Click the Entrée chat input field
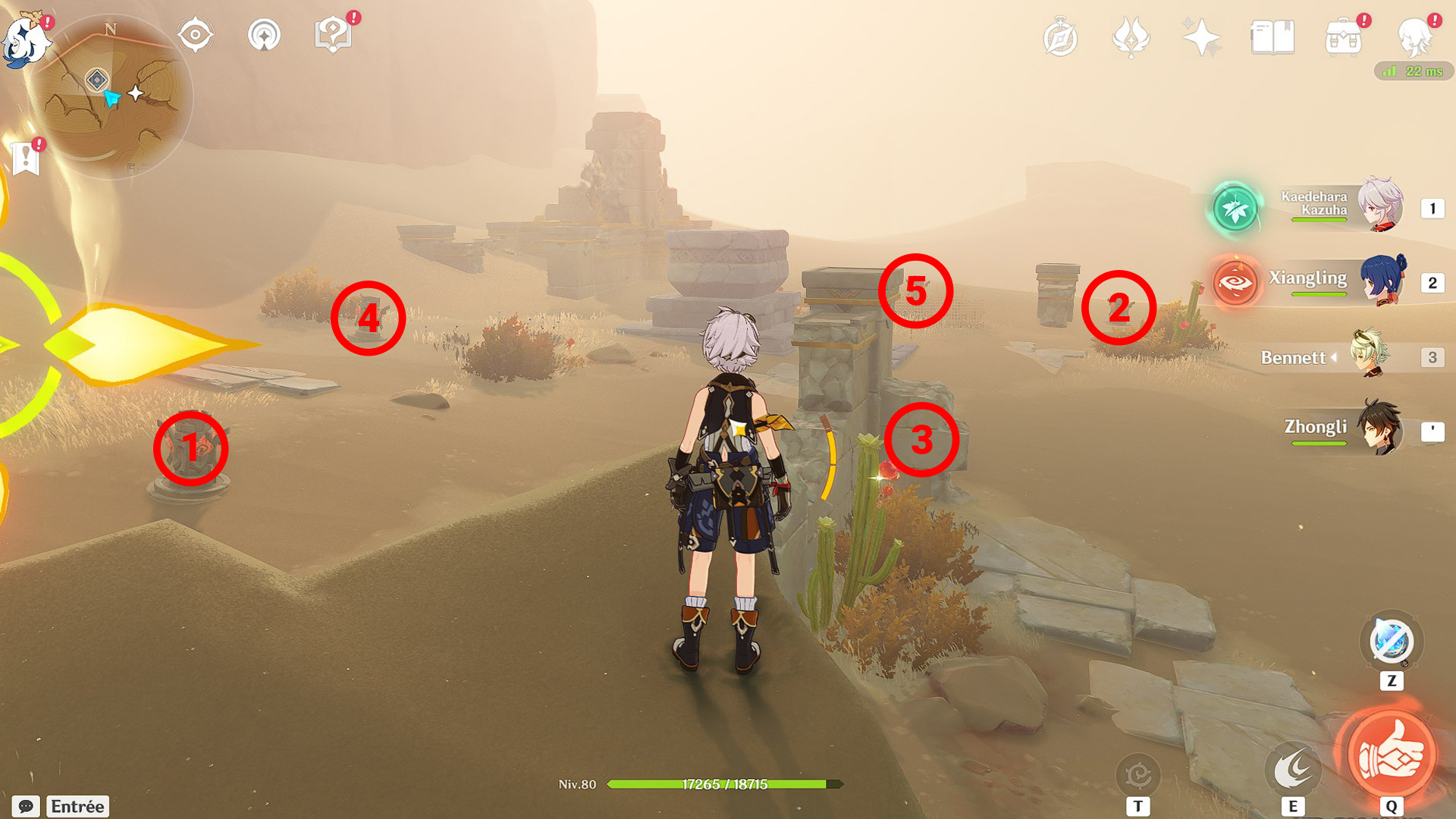1456x819 pixels. point(78,806)
